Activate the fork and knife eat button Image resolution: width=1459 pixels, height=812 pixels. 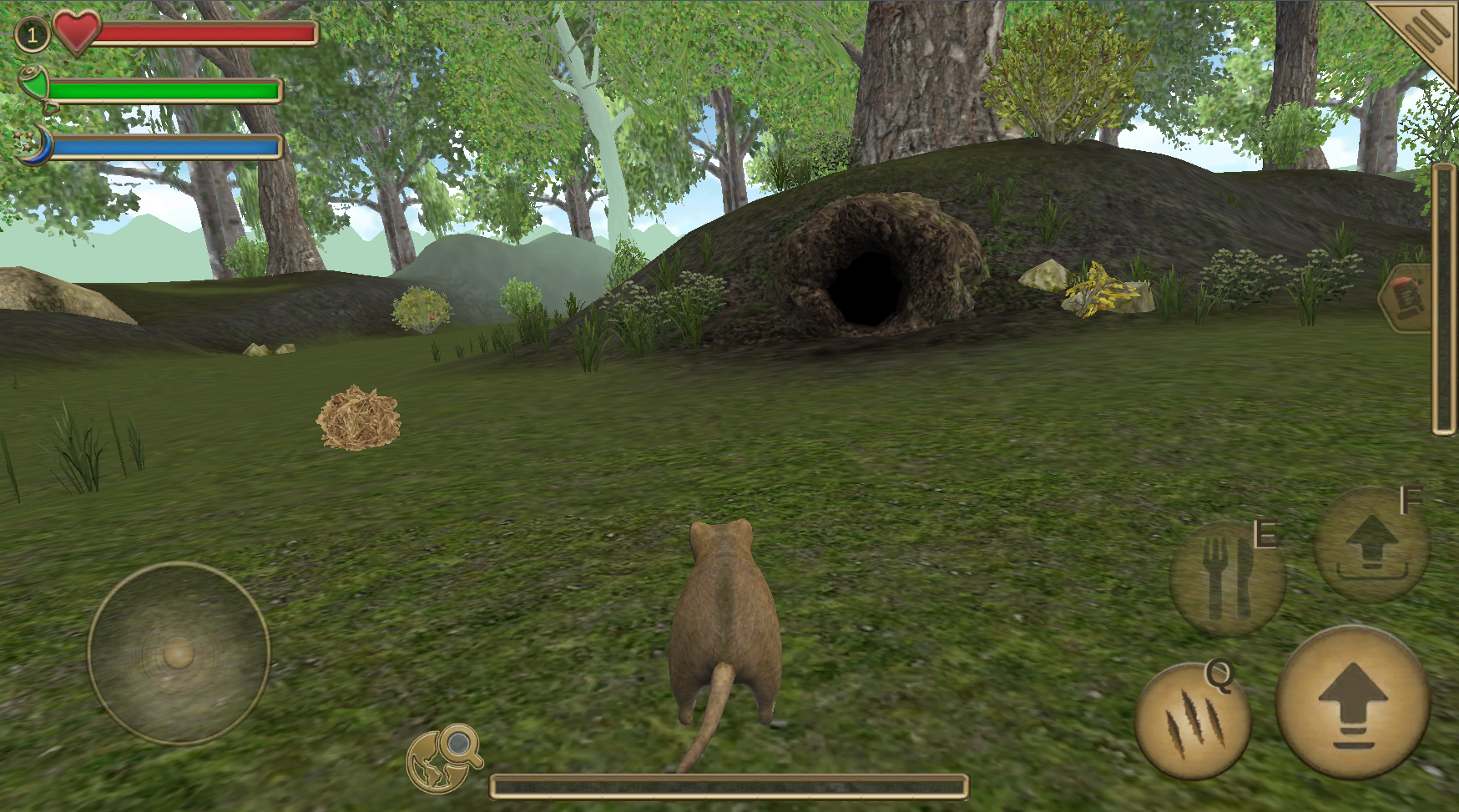click(1227, 577)
